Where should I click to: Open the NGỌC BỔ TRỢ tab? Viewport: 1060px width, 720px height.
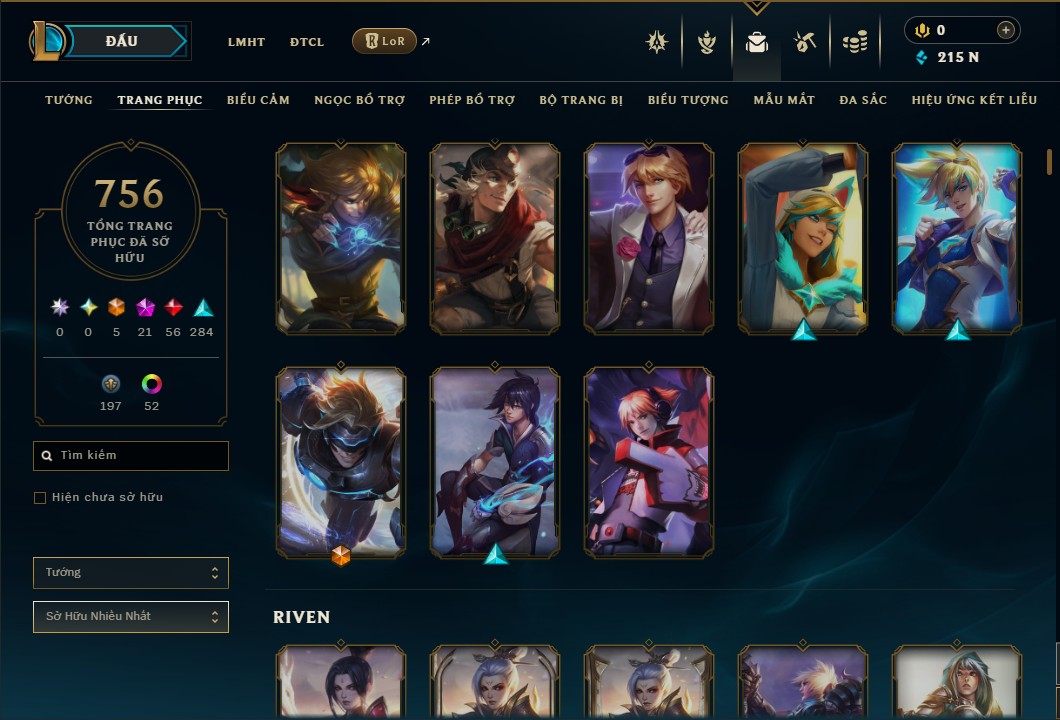(359, 100)
